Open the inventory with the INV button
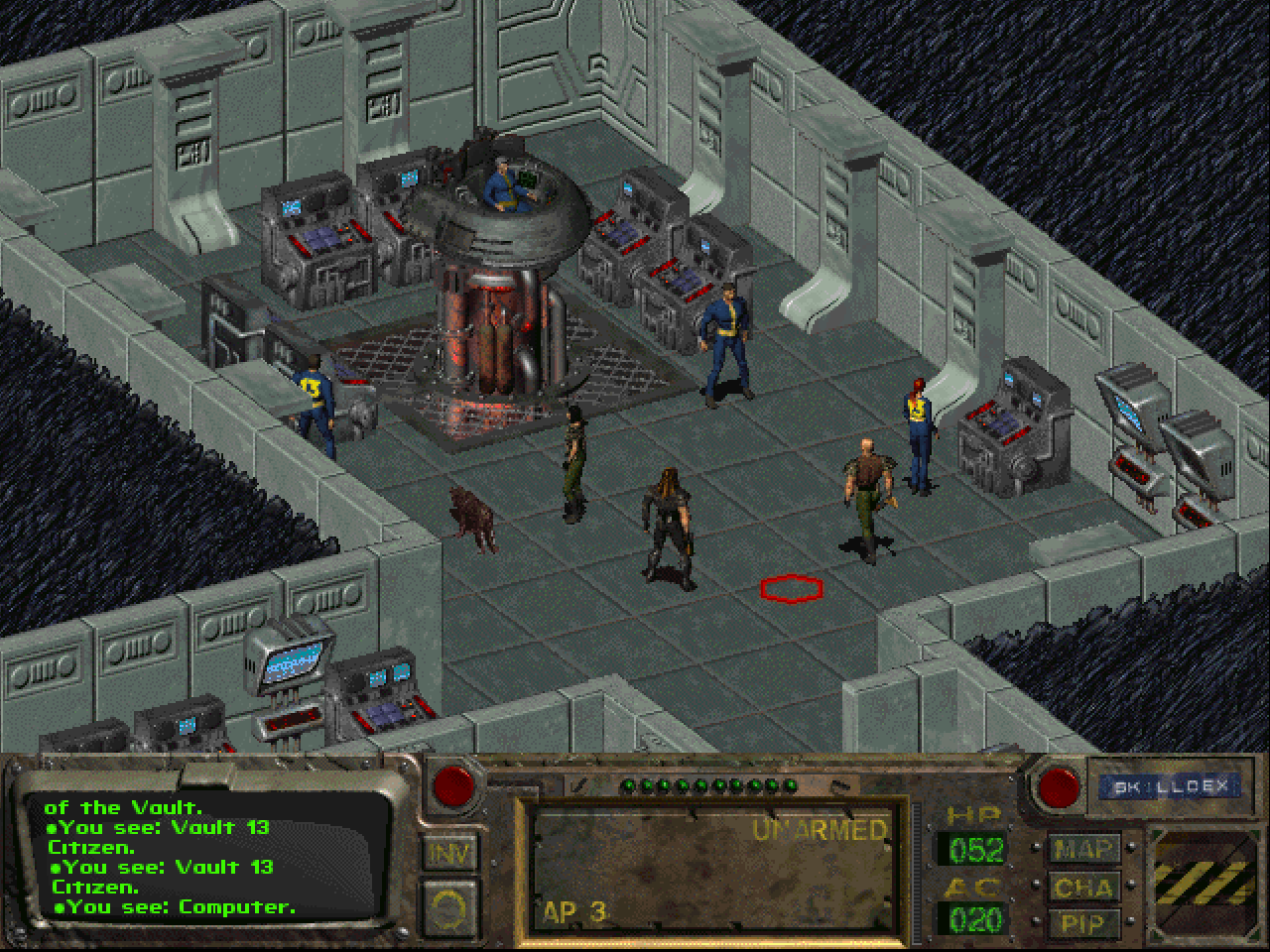1270x952 pixels. coord(451,854)
